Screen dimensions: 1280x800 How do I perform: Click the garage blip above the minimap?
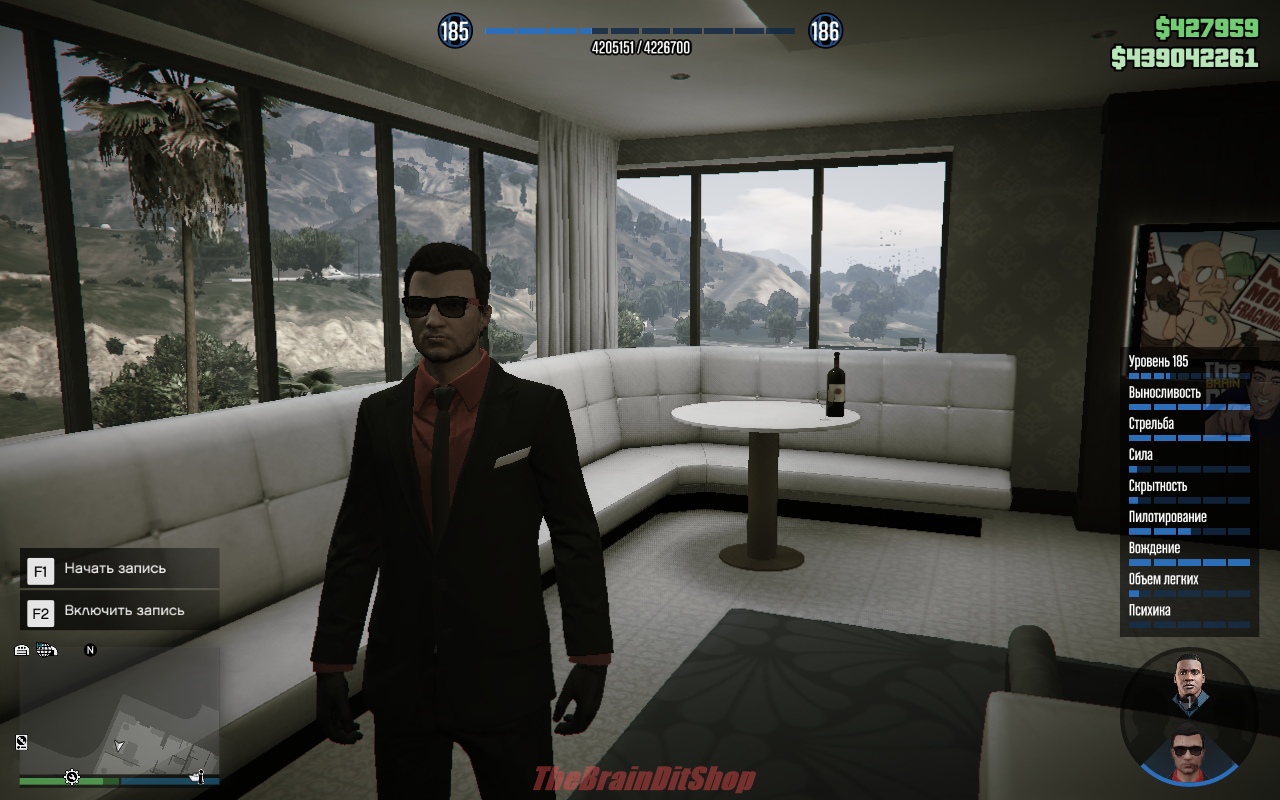(x=22, y=650)
